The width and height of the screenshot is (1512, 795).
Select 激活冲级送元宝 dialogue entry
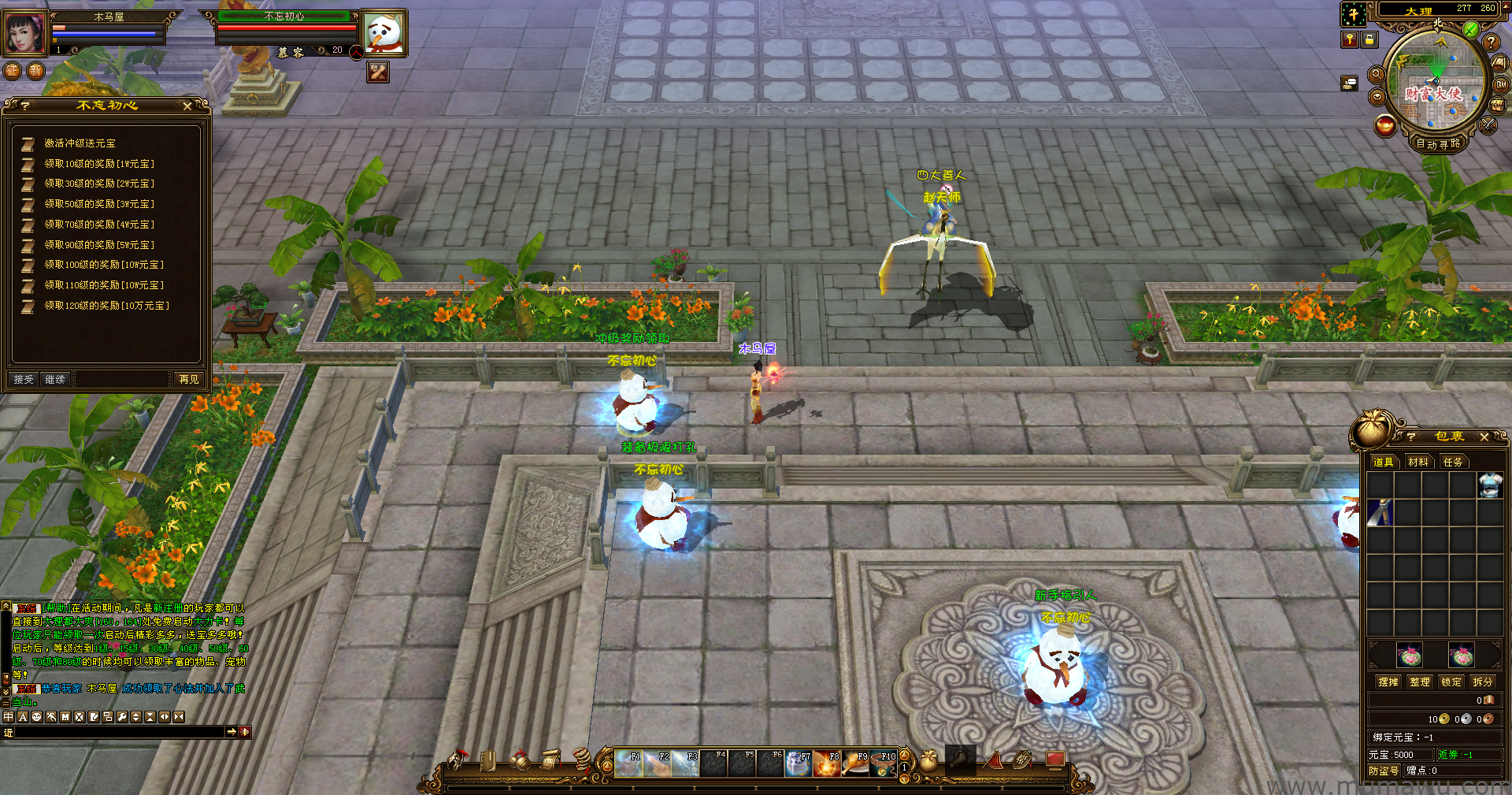pos(80,143)
